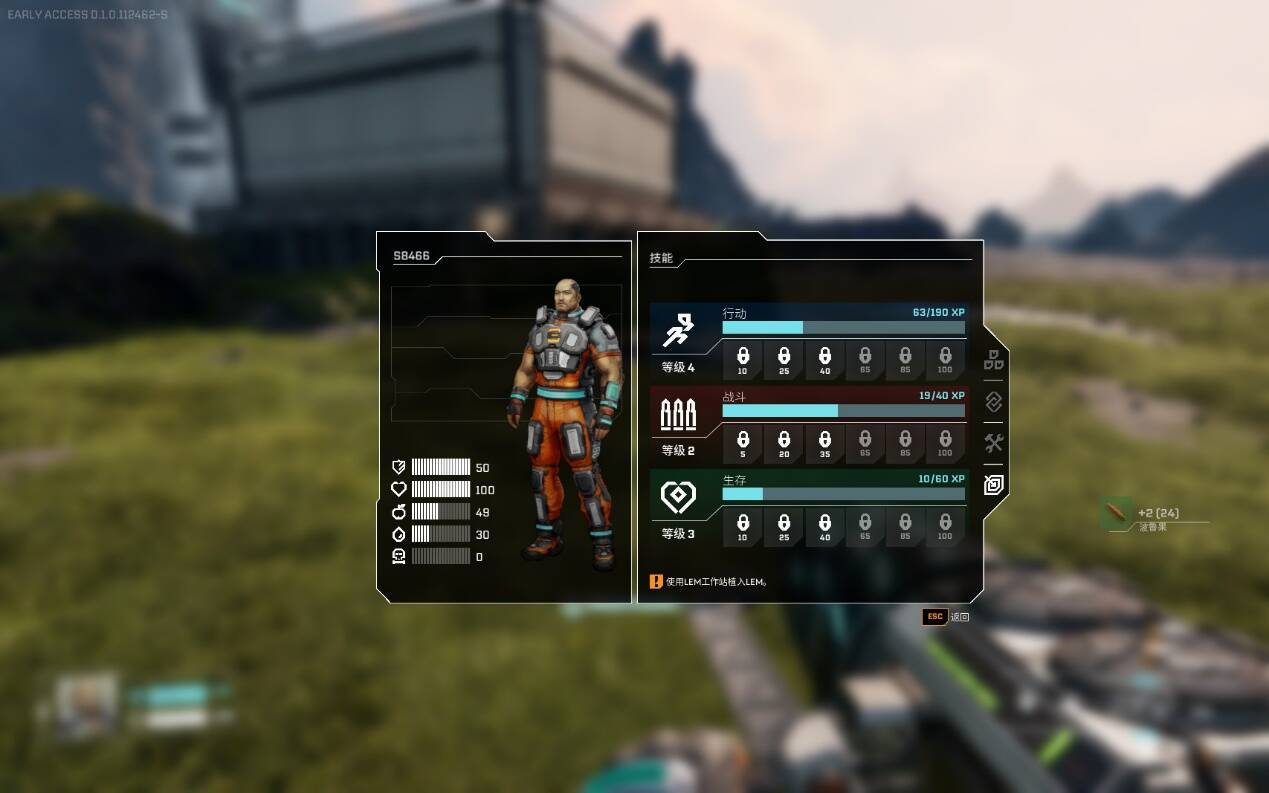1269x793 pixels.
Task: Select the 生存 skill slot unlocking at 10
Action: point(743,526)
